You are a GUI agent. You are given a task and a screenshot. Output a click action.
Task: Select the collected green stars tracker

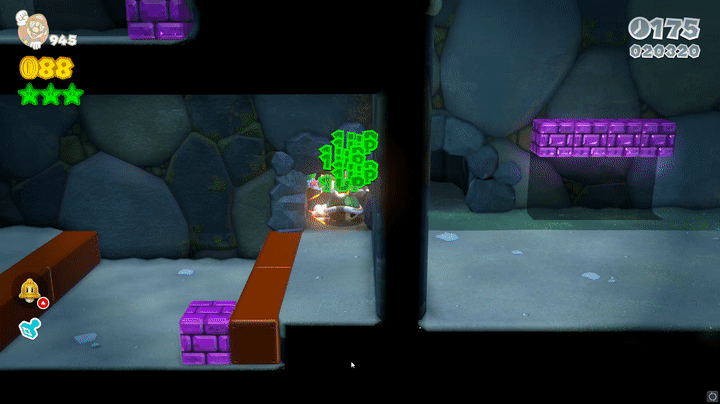click(x=50, y=95)
